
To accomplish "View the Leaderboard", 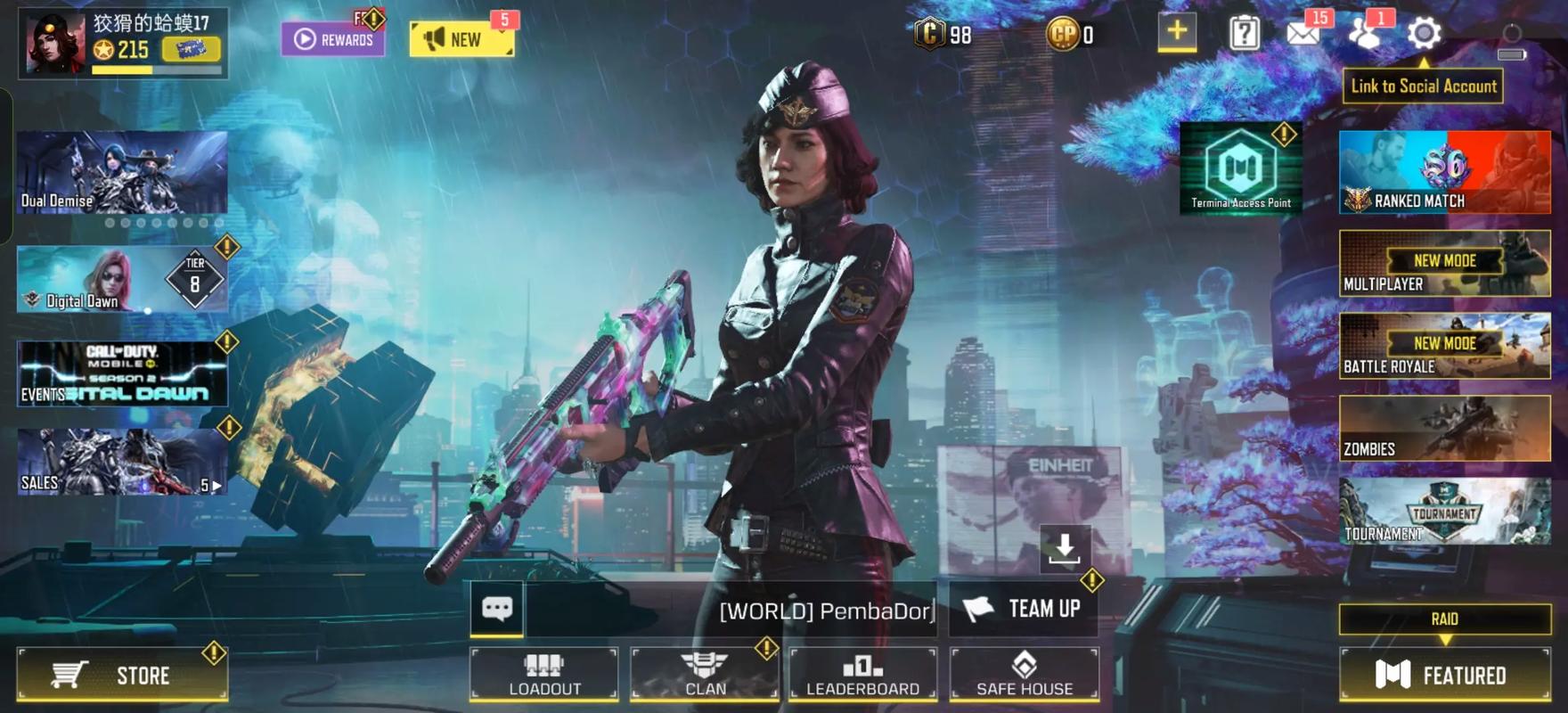I will coord(862,675).
